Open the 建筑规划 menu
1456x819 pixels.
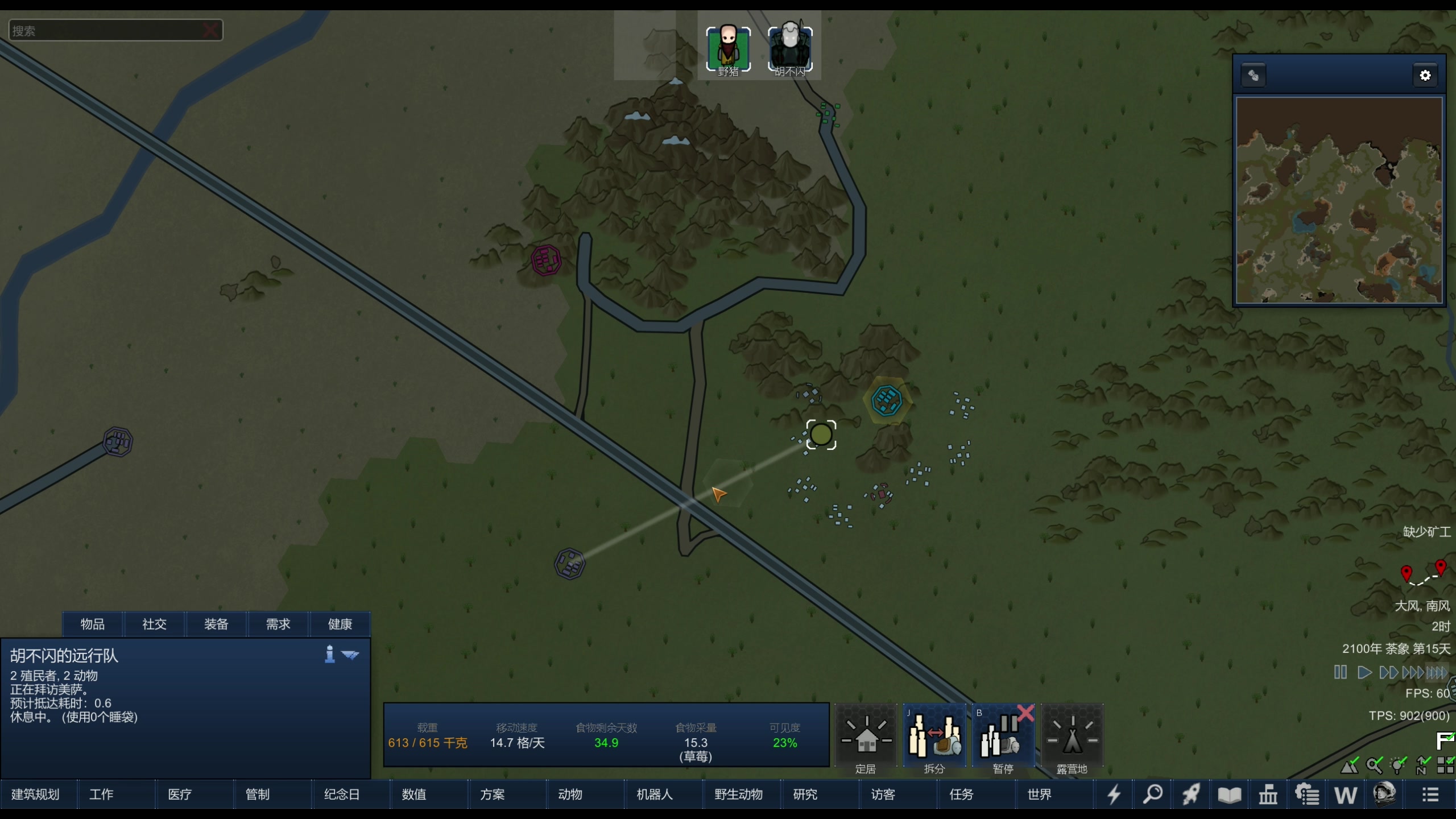pyautogui.click(x=36, y=795)
